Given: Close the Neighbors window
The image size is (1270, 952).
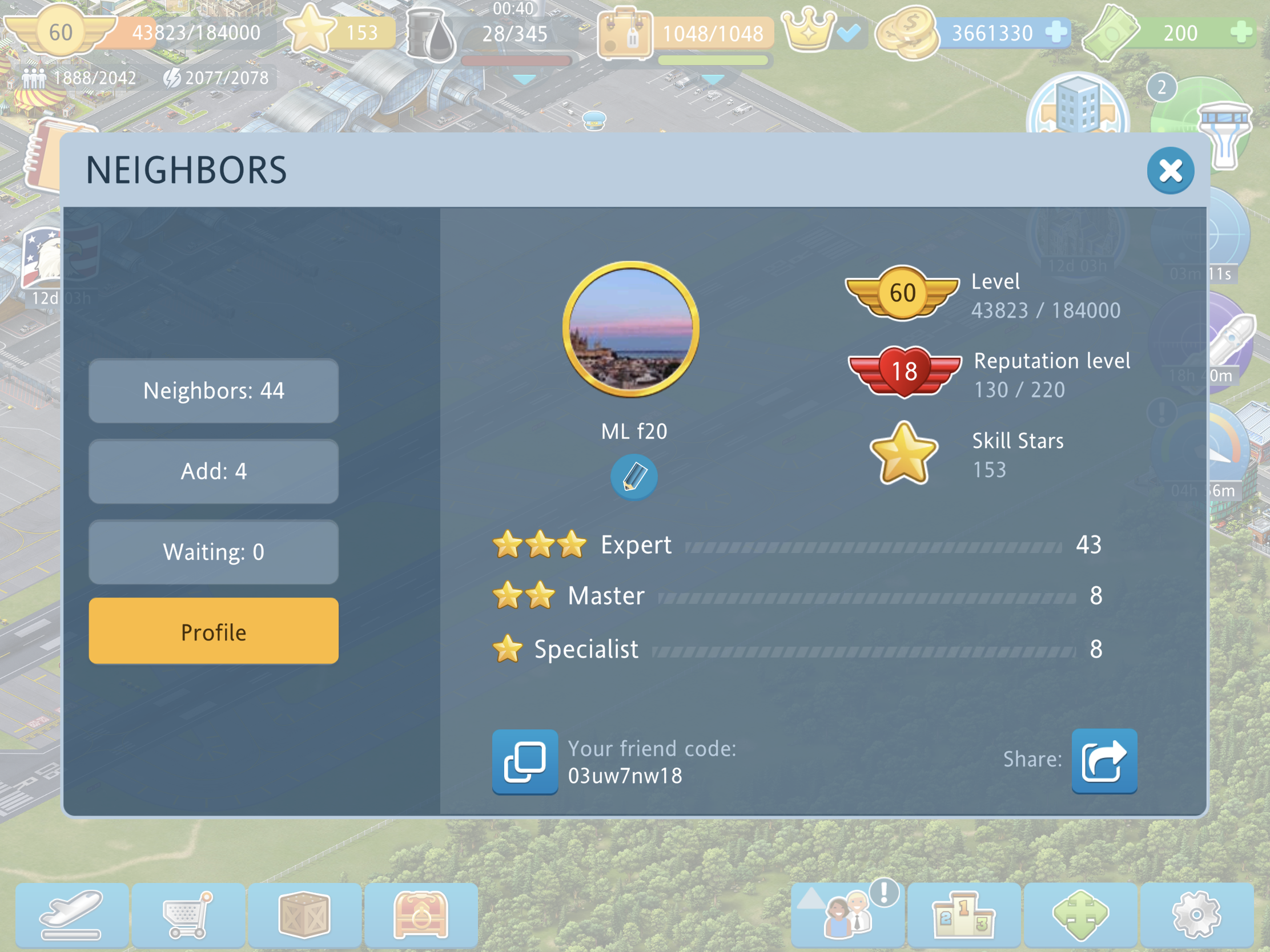Looking at the screenshot, I should [x=1169, y=171].
